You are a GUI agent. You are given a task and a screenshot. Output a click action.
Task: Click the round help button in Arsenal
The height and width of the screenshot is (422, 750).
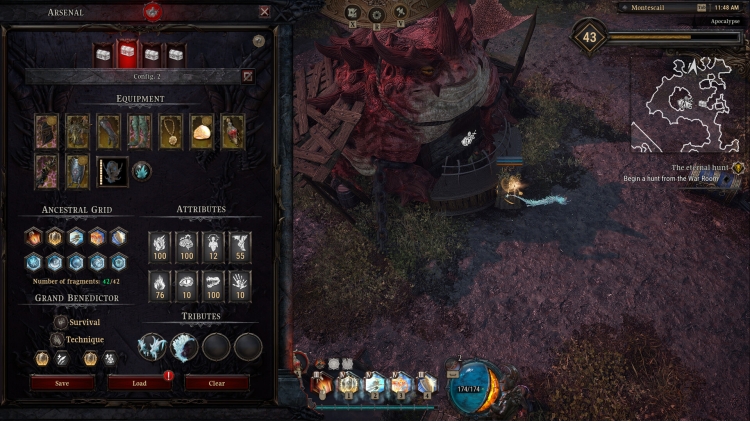pyautogui.click(x=259, y=41)
